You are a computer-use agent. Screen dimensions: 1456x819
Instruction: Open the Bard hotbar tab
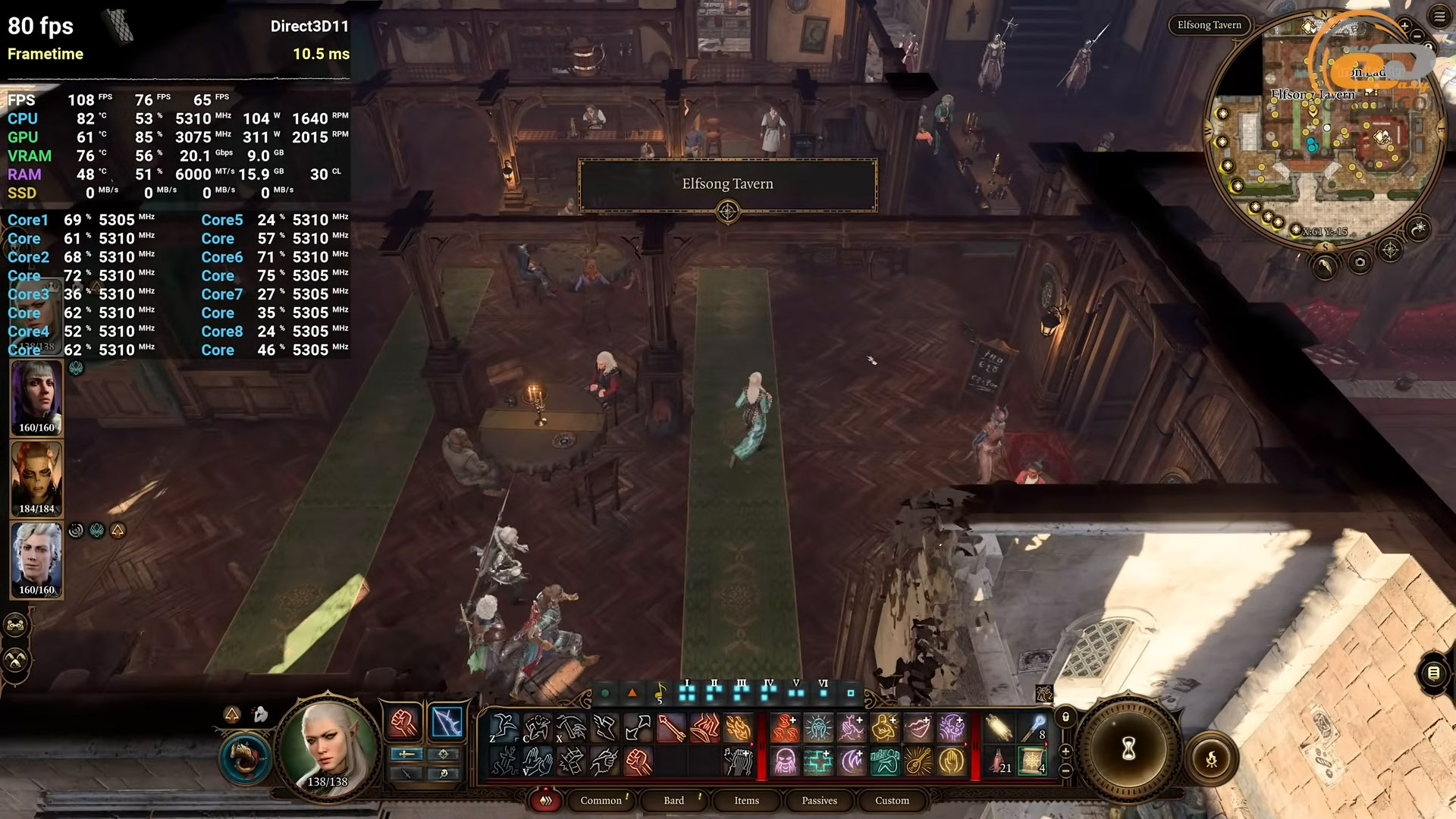click(x=673, y=800)
